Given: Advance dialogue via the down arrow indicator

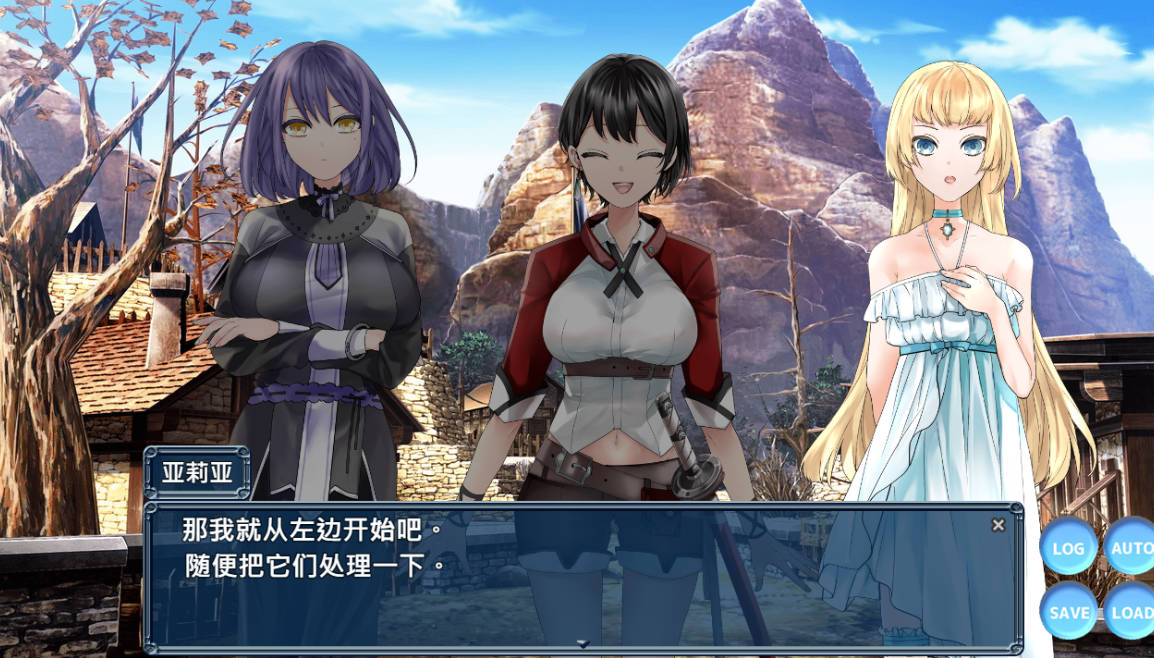Looking at the screenshot, I should [x=583, y=643].
